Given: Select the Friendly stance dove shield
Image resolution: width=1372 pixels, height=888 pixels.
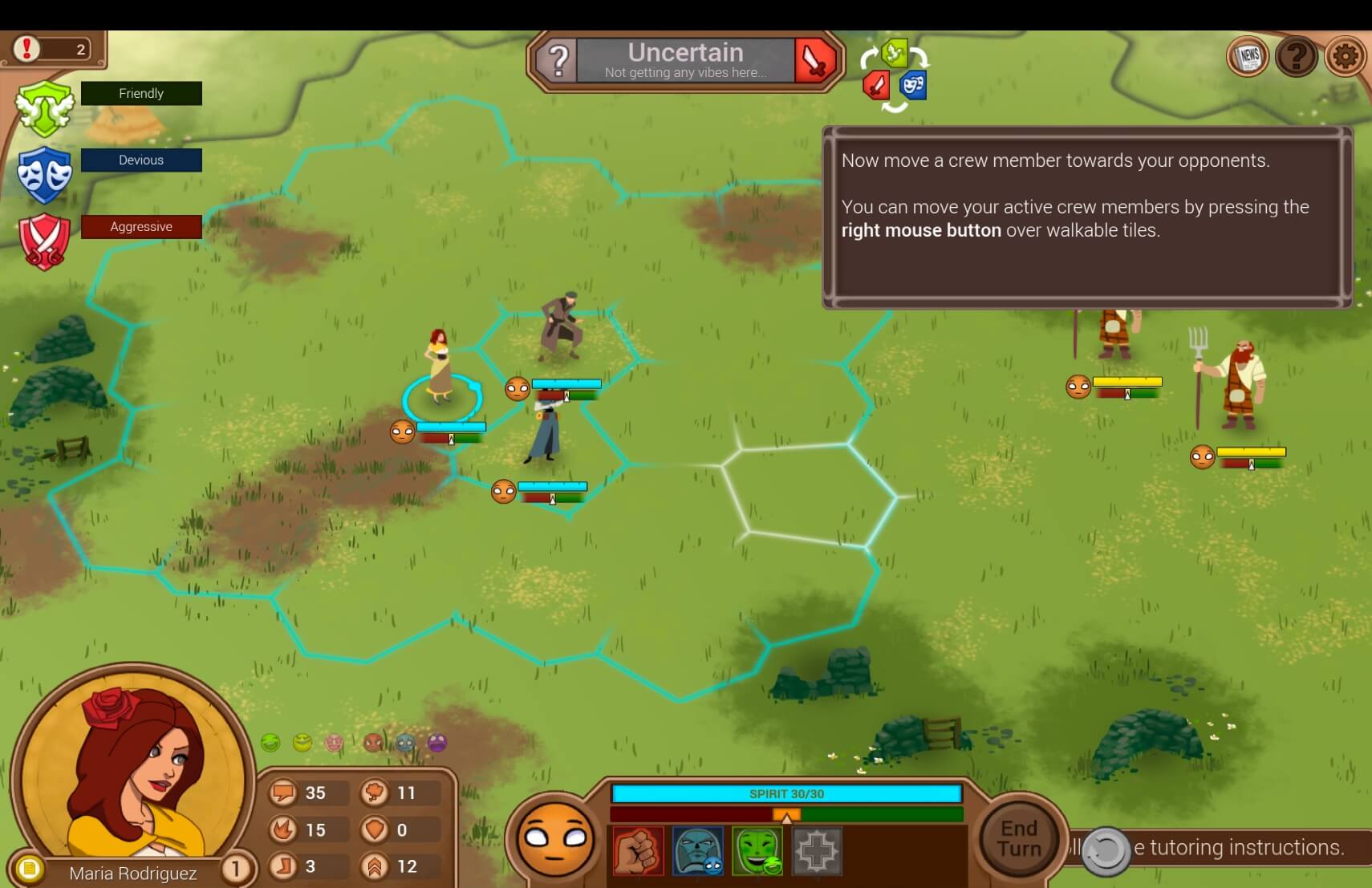Looking at the screenshot, I should (45, 107).
